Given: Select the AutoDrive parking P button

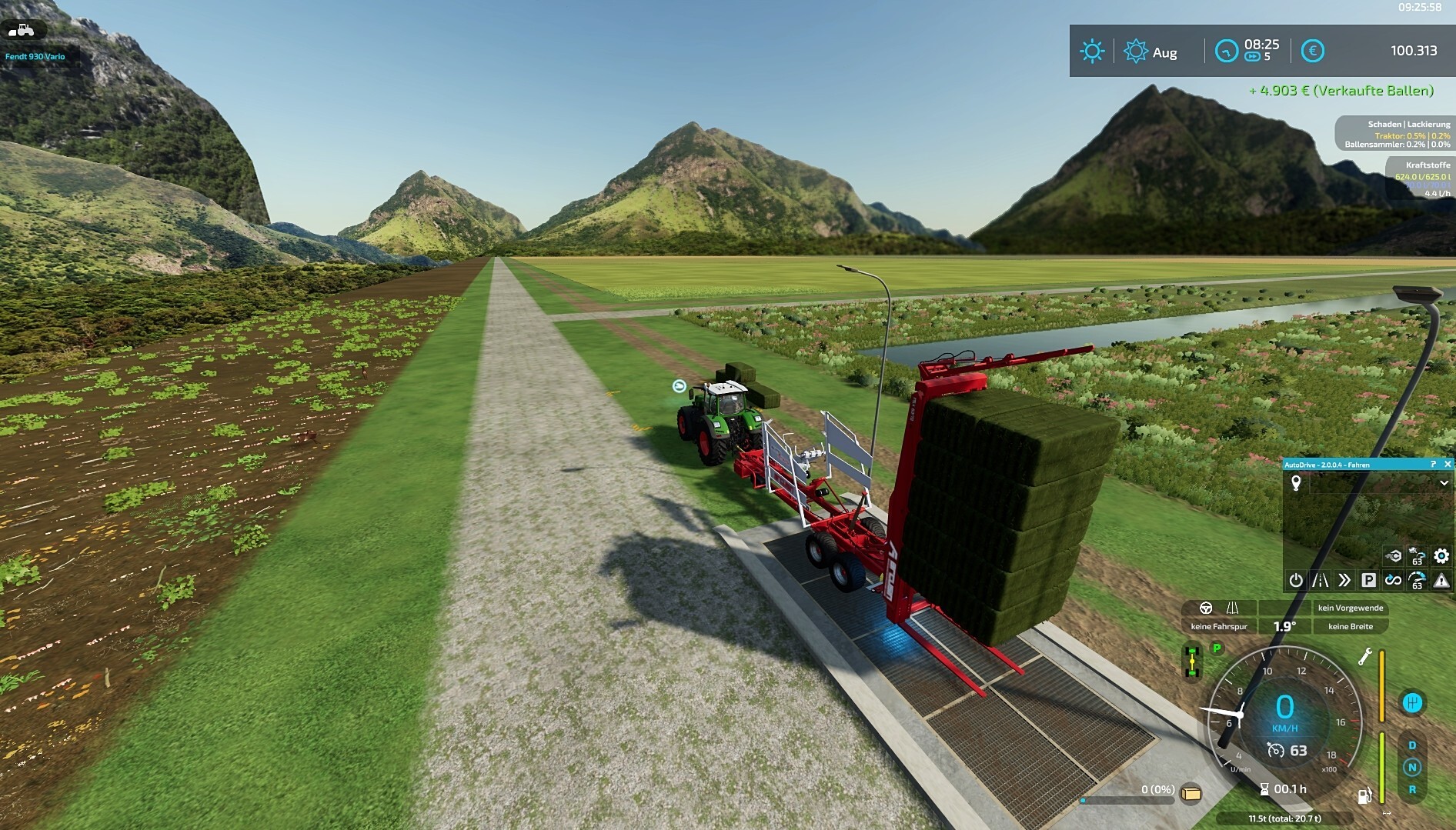Looking at the screenshot, I should [1368, 580].
